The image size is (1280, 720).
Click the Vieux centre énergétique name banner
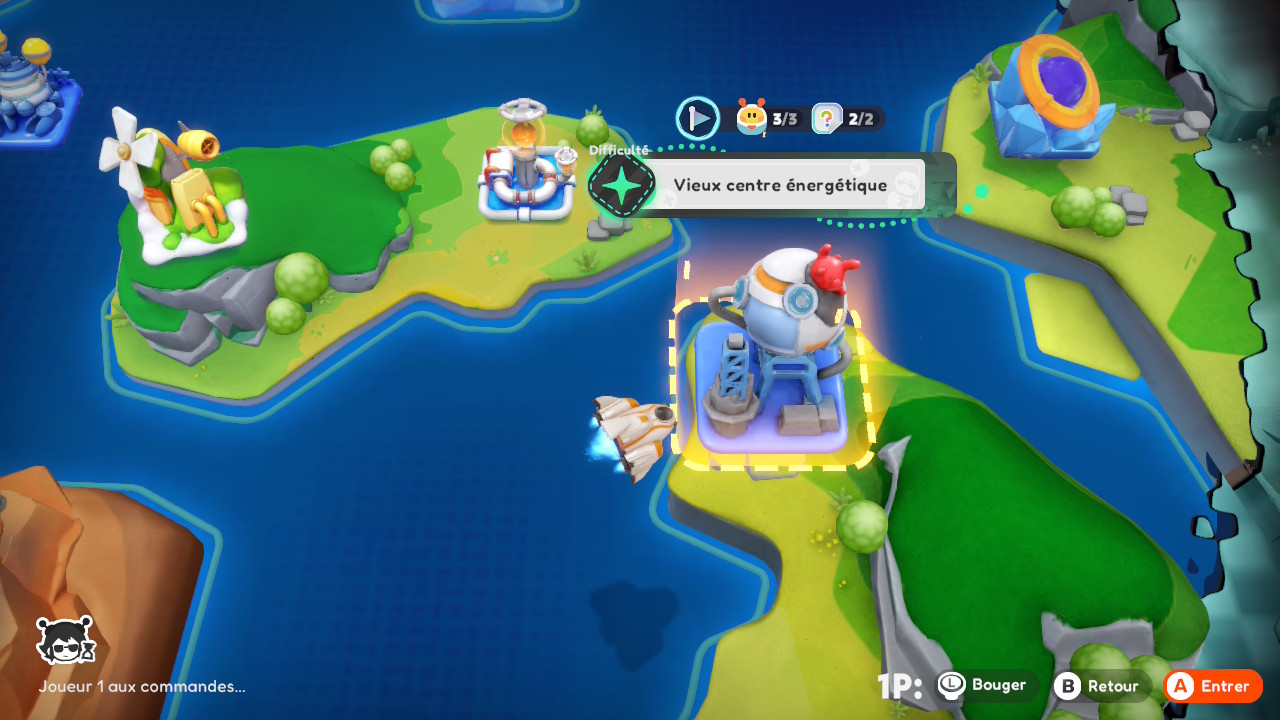point(780,185)
